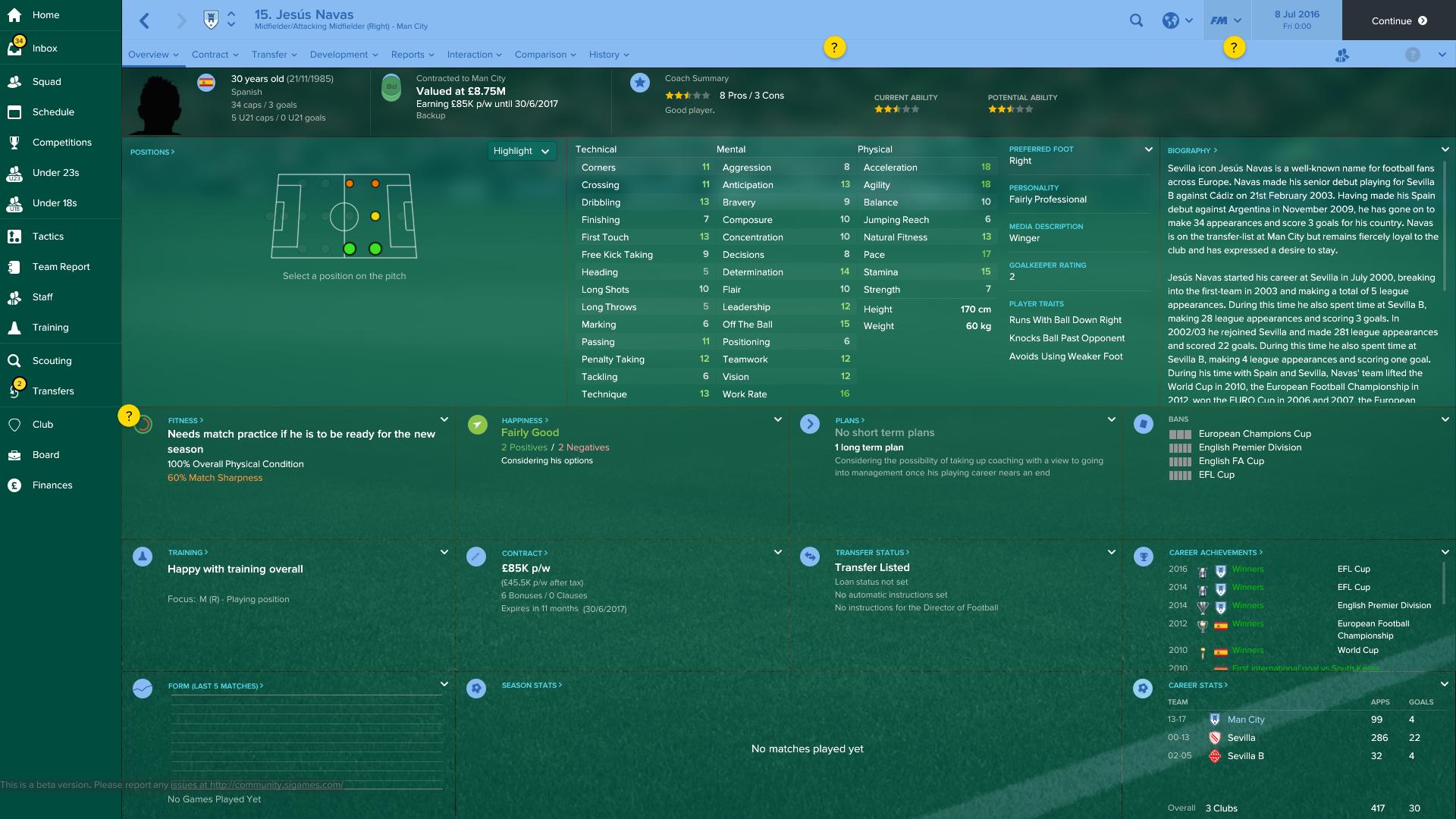
Task: Select the Man City club crest
Action: [x=208, y=18]
